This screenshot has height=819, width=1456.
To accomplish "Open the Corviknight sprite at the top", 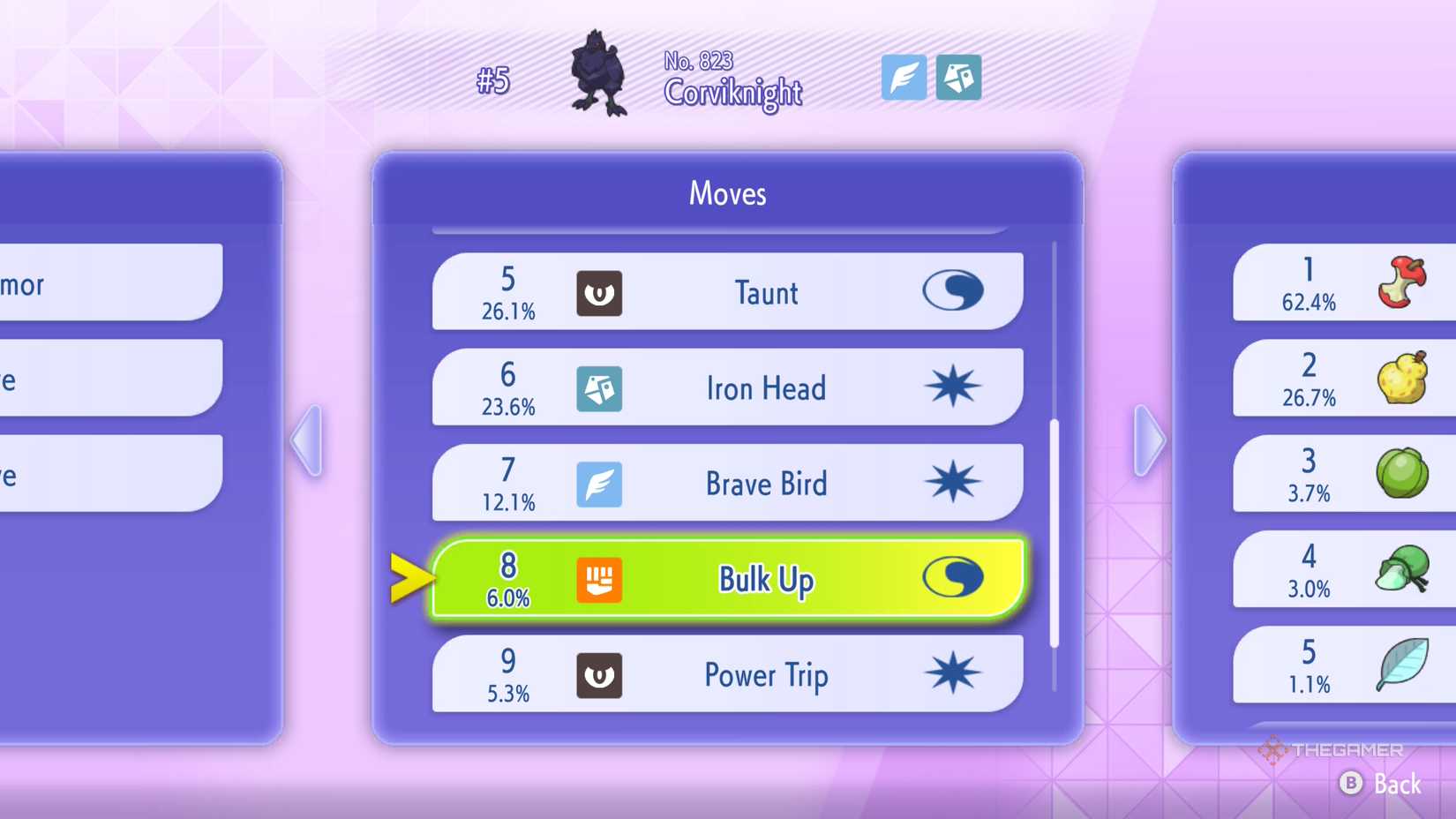I will pos(603,75).
